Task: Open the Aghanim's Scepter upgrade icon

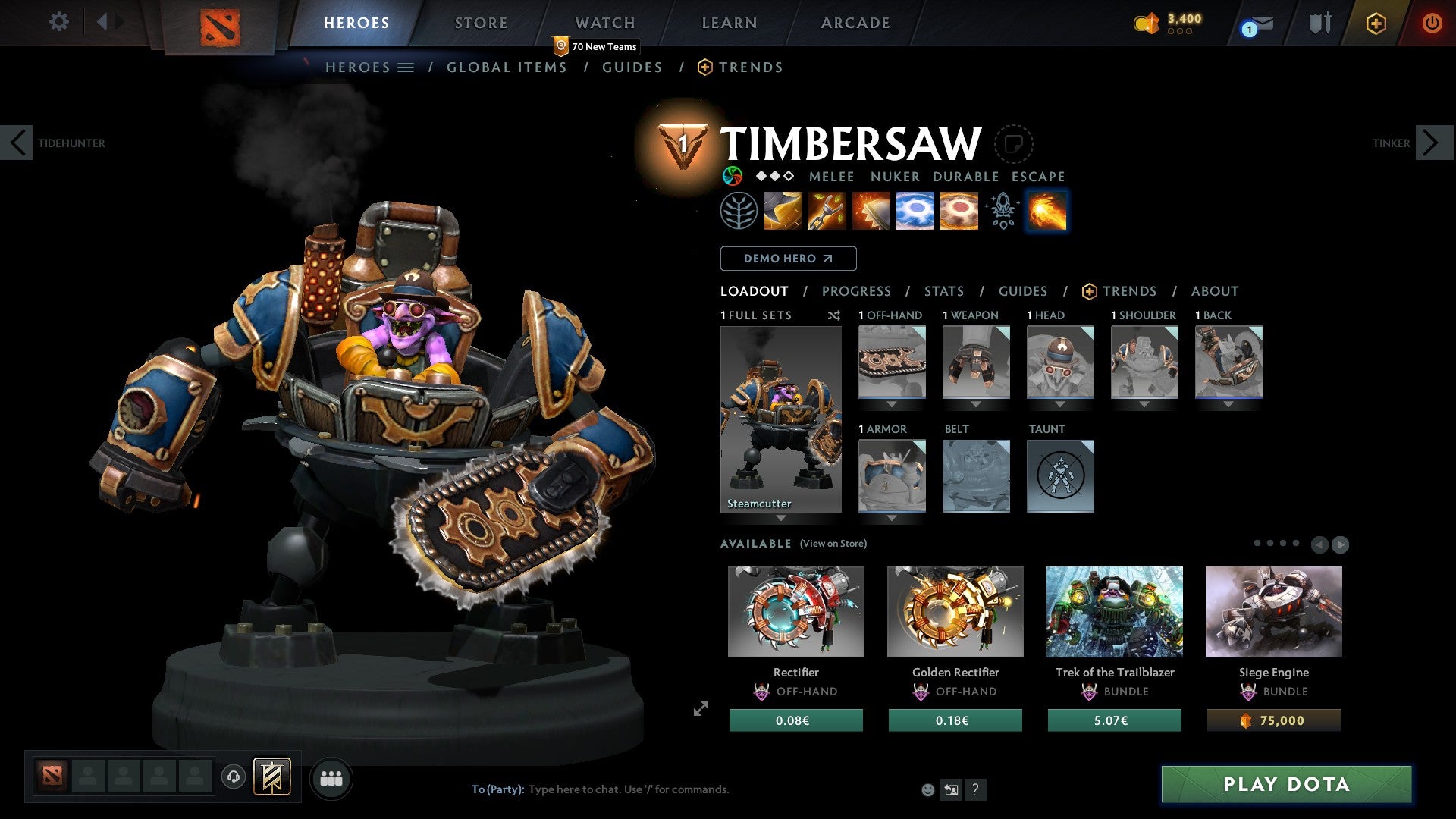Action: pyautogui.click(x=1003, y=211)
